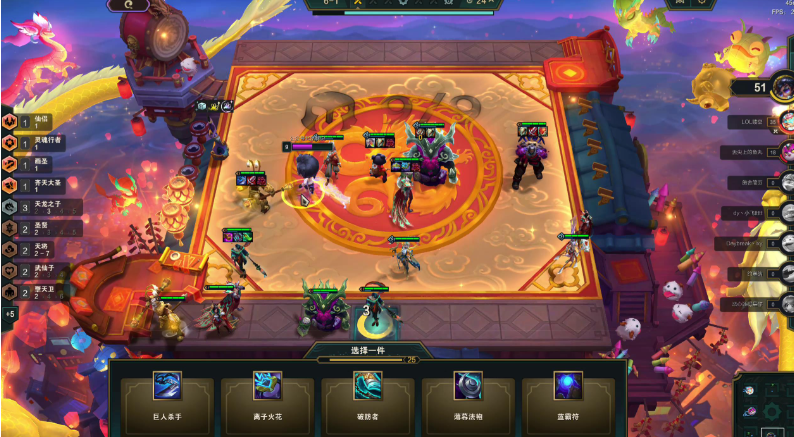Viewport: 794px width, 437px height.
Task: View the 天龙之子 trait entry
Action: [x=30, y=207]
